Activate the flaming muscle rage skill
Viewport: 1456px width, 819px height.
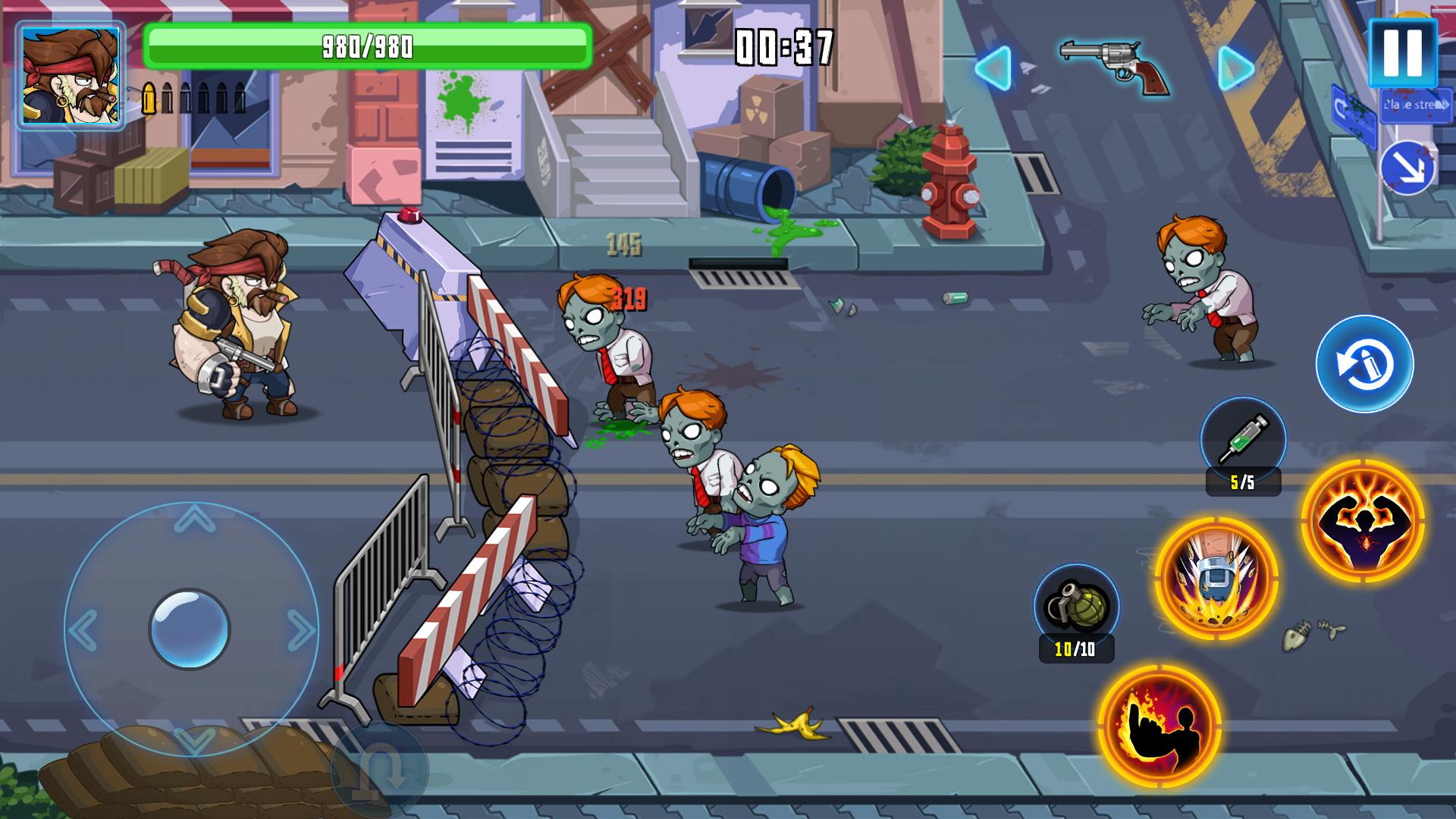pos(1363,520)
